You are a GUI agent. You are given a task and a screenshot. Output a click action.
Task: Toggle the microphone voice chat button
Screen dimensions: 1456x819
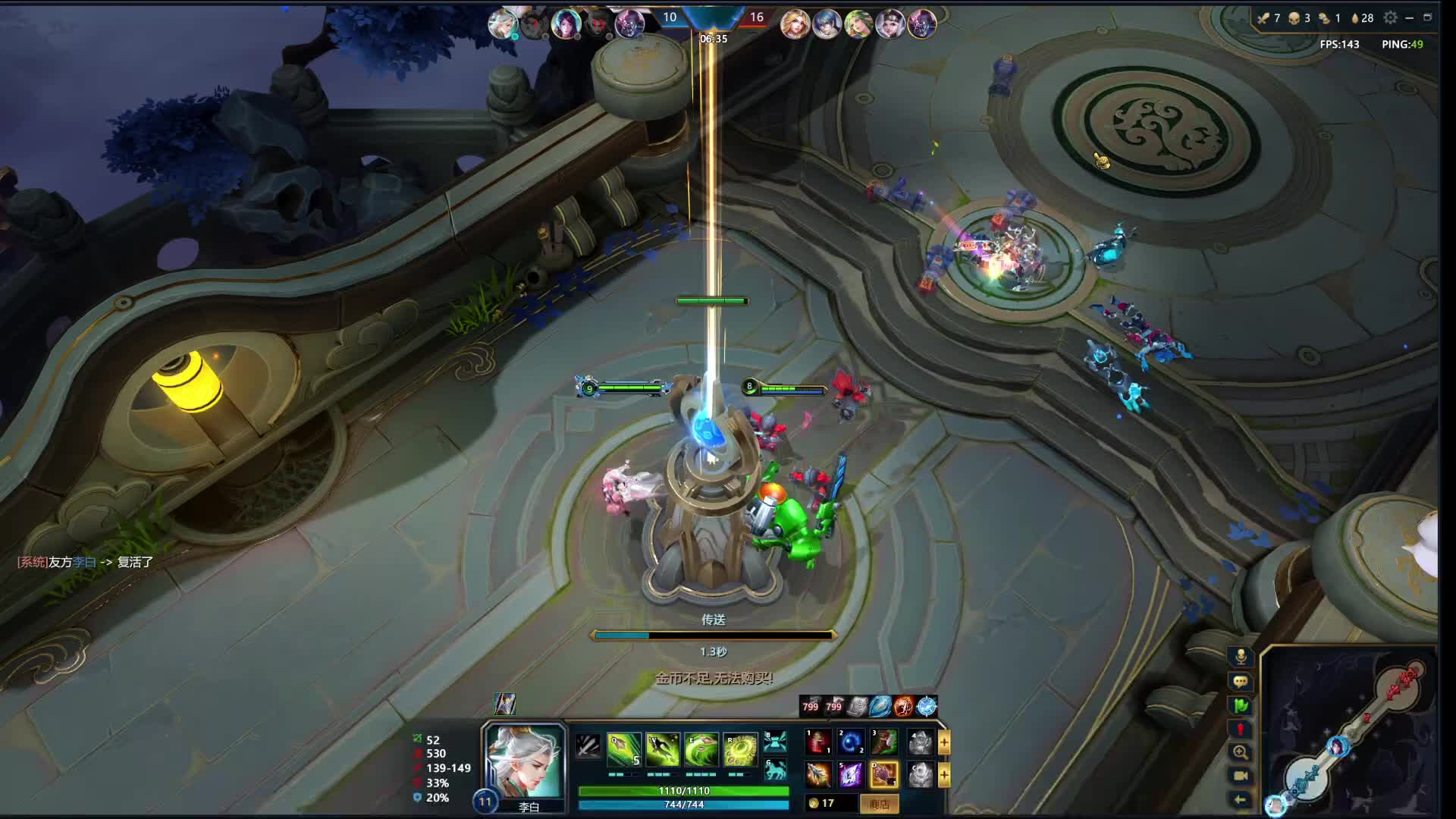click(x=1241, y=657)
